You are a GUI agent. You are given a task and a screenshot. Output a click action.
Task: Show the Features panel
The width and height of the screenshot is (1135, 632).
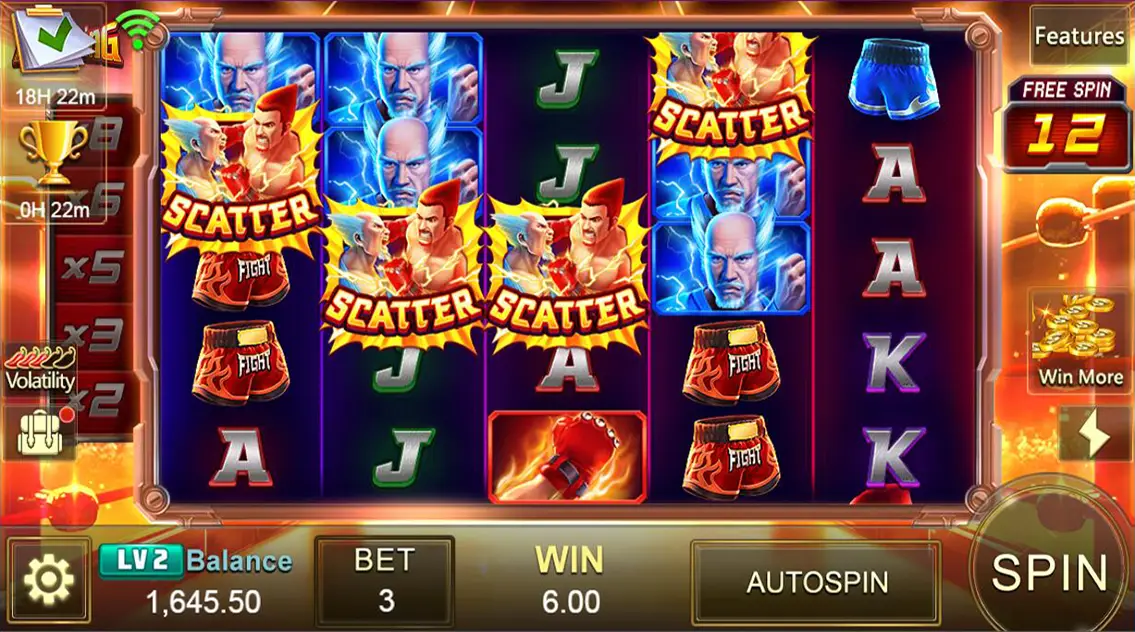coord(1079,36)
